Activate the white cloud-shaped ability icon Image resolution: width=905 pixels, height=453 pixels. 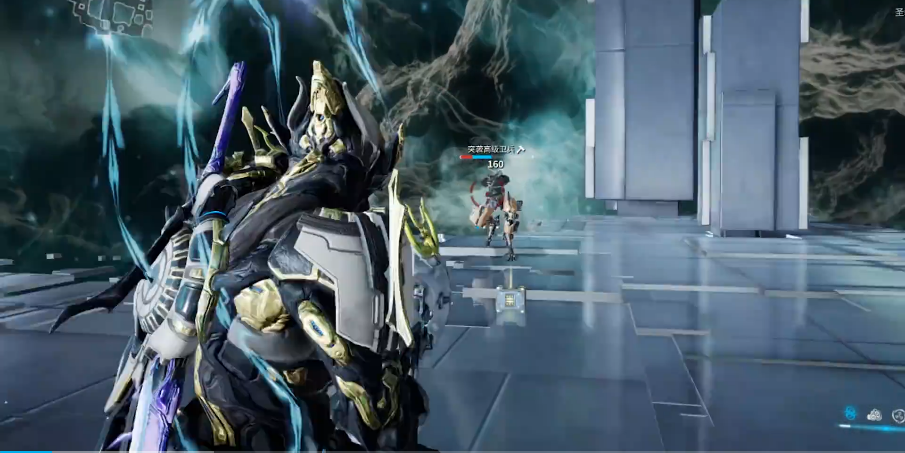click(x=874, y=414)
